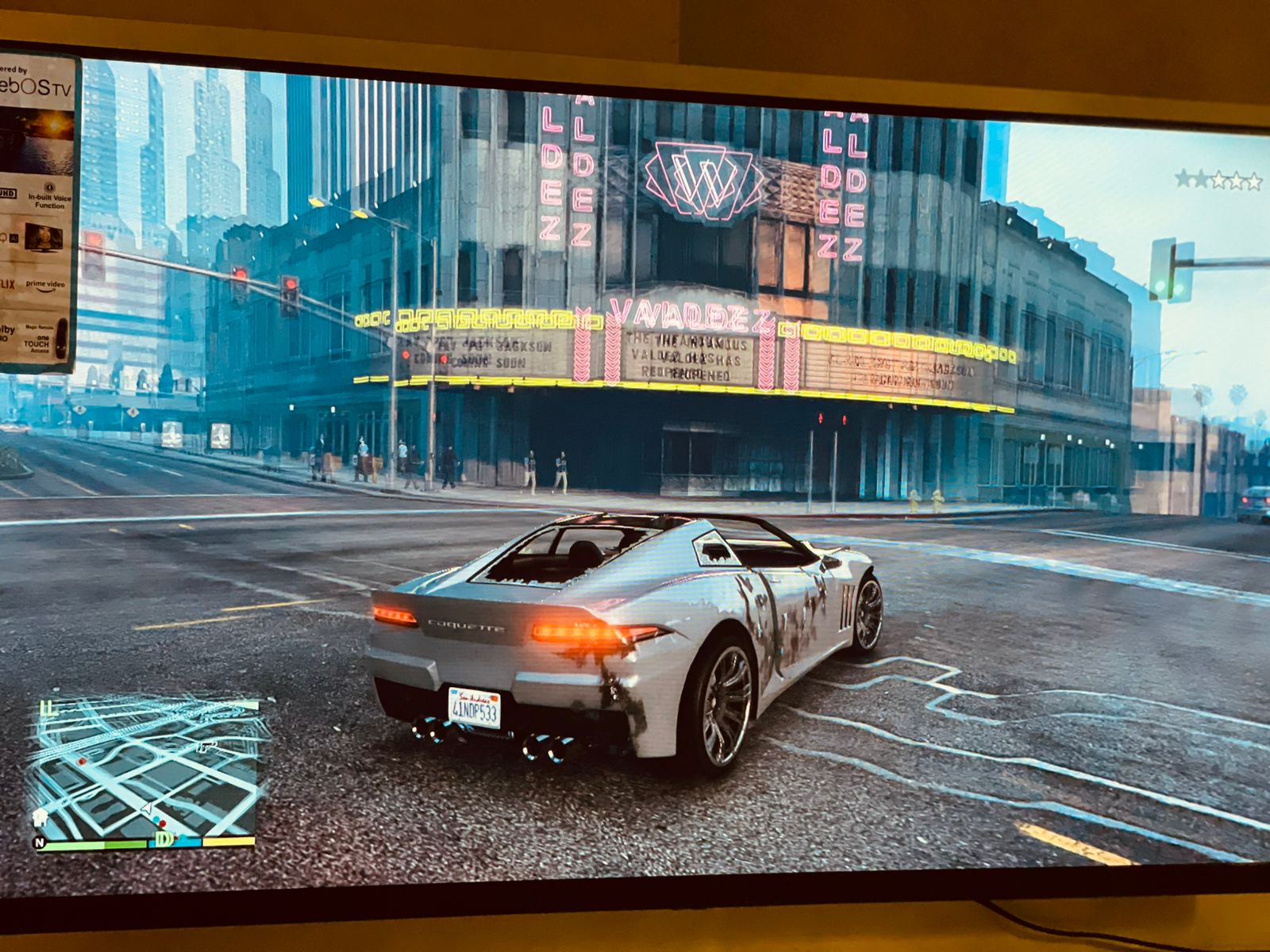Click the green letter D marker on the minimap
The height and width of the screenshot is (952, 1270).
tap(165, 839)
